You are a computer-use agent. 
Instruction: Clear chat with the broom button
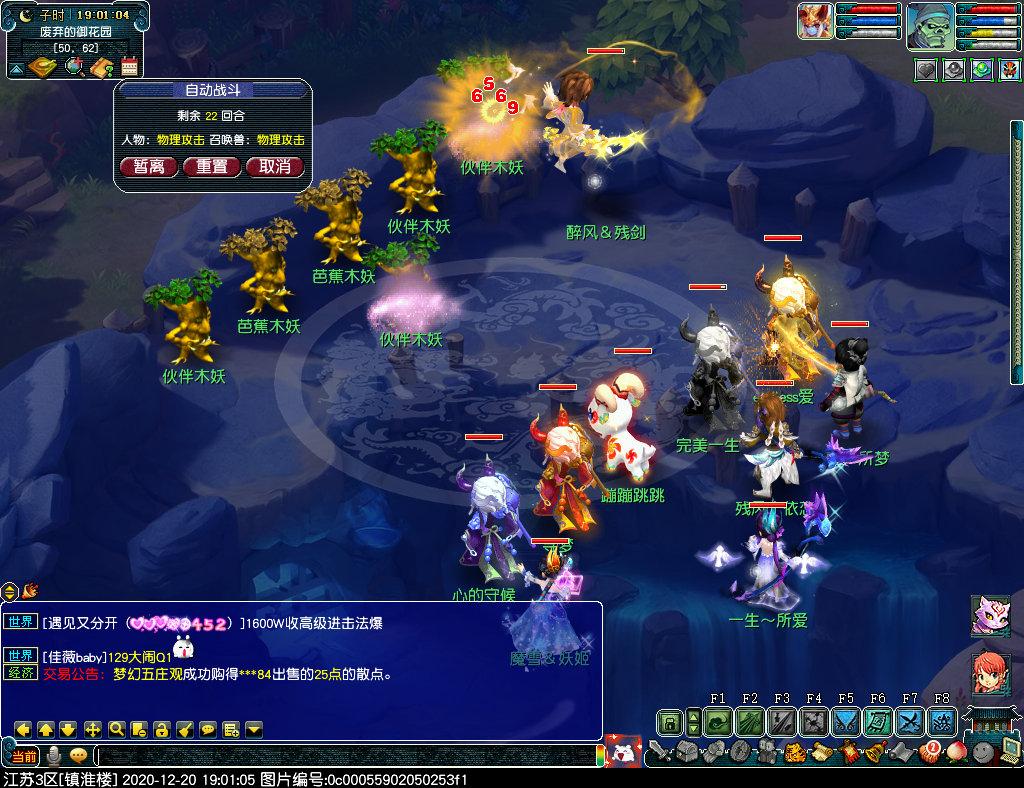pos(185,728)
